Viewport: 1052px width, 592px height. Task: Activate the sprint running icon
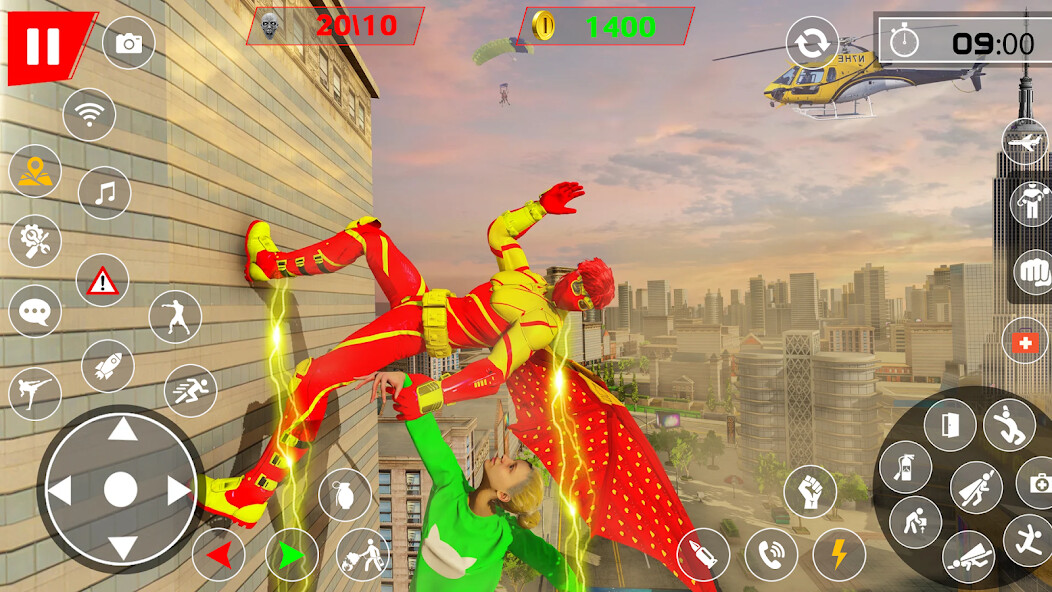pos(190,391)
